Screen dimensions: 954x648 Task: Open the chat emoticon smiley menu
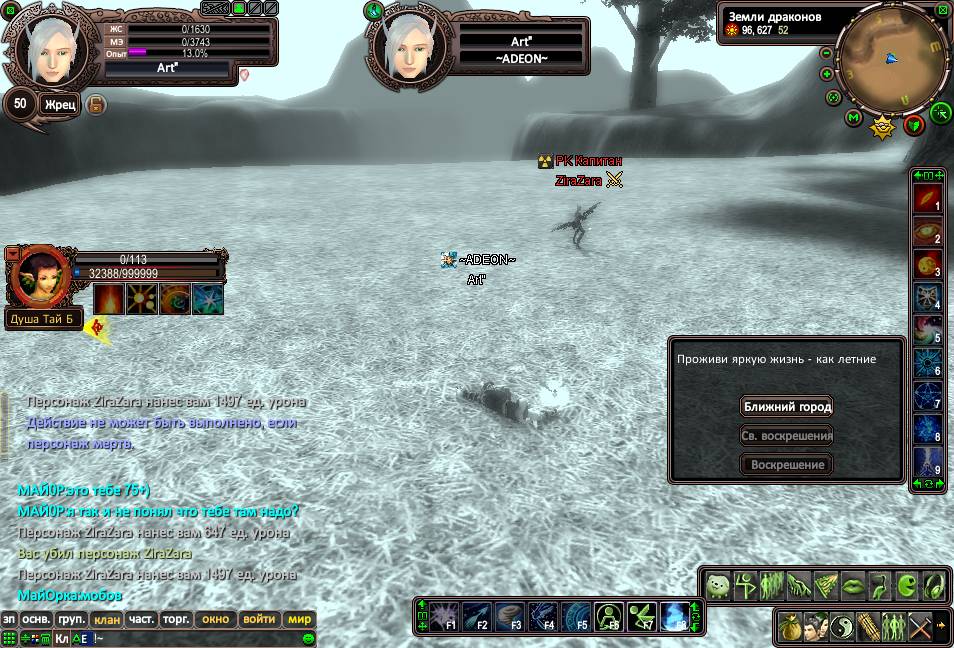click(x=309, y=638)
